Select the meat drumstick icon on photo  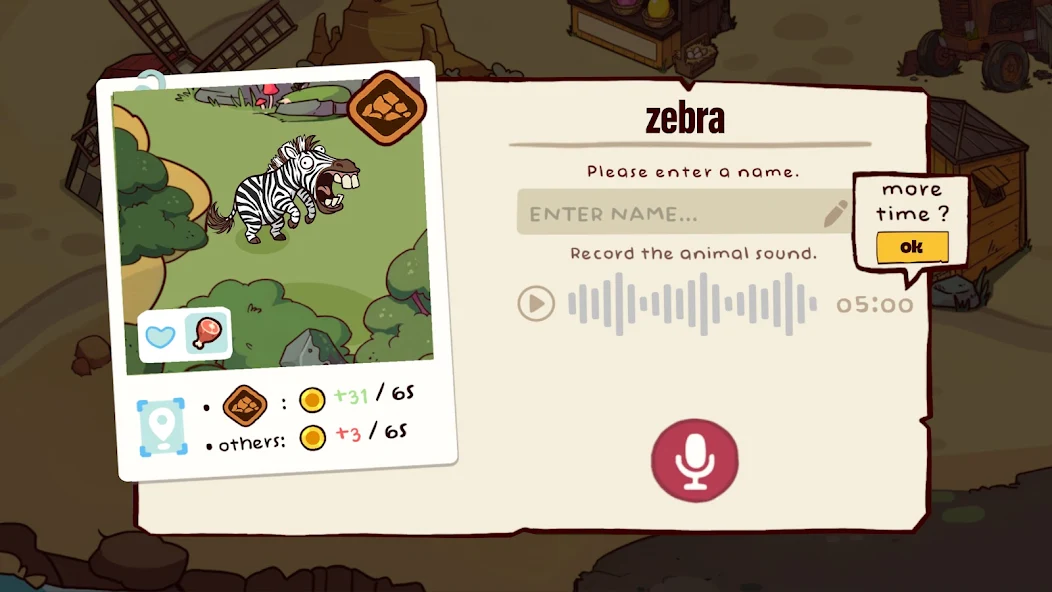[208, 333]
